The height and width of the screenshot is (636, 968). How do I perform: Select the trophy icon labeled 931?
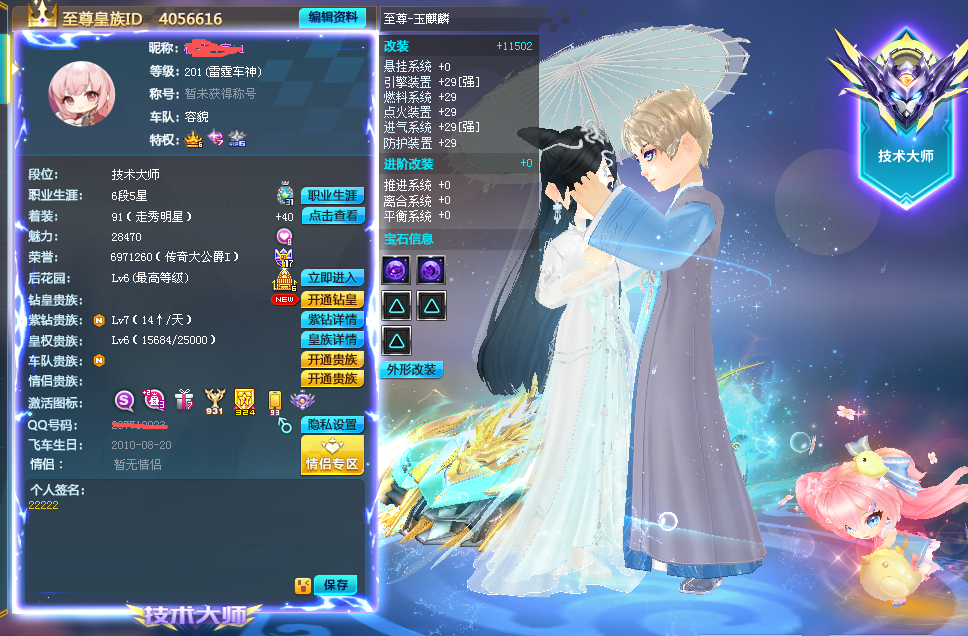[x=214, y=402]
